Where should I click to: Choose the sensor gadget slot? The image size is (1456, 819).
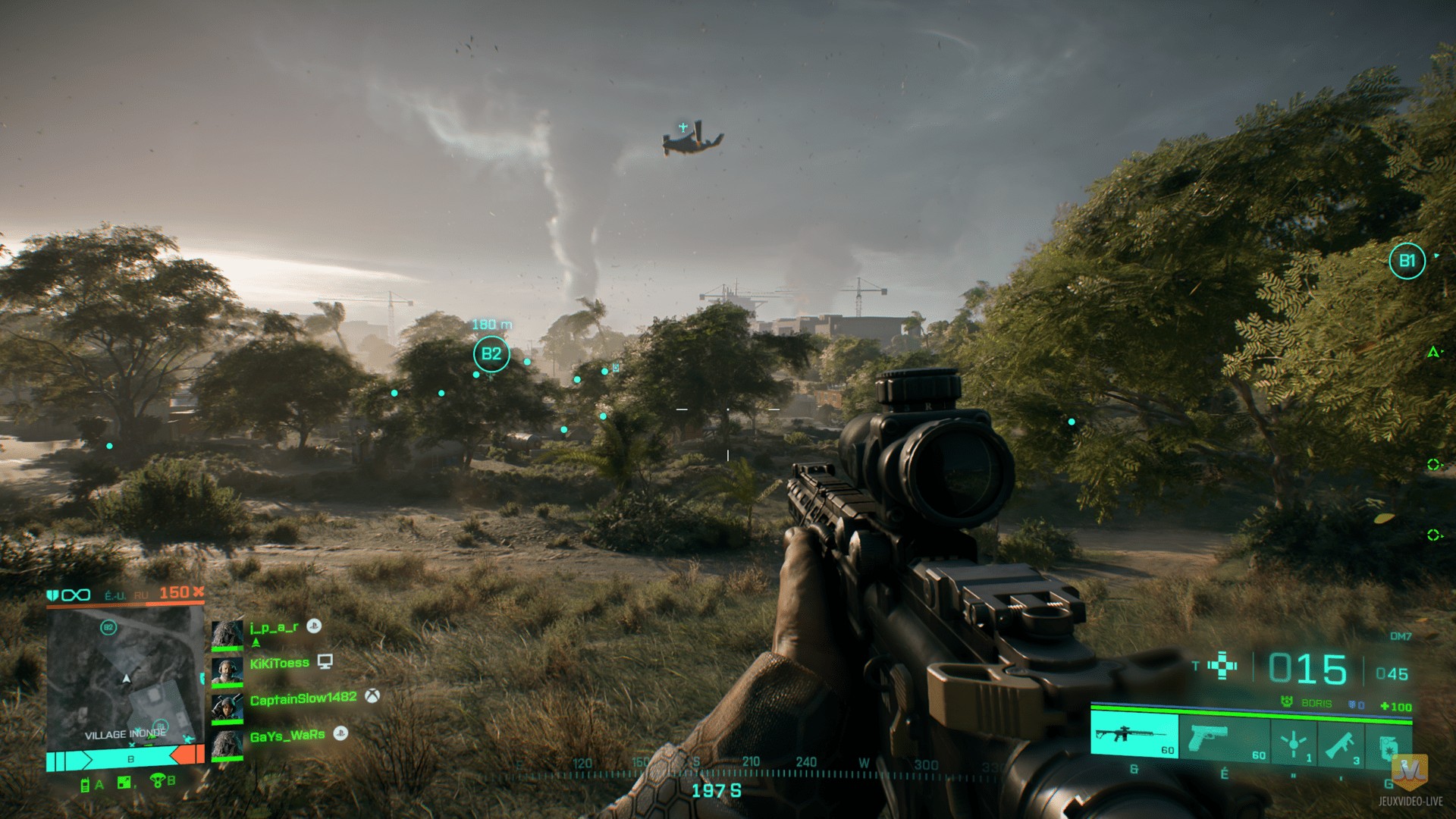tap(1294, 742)
